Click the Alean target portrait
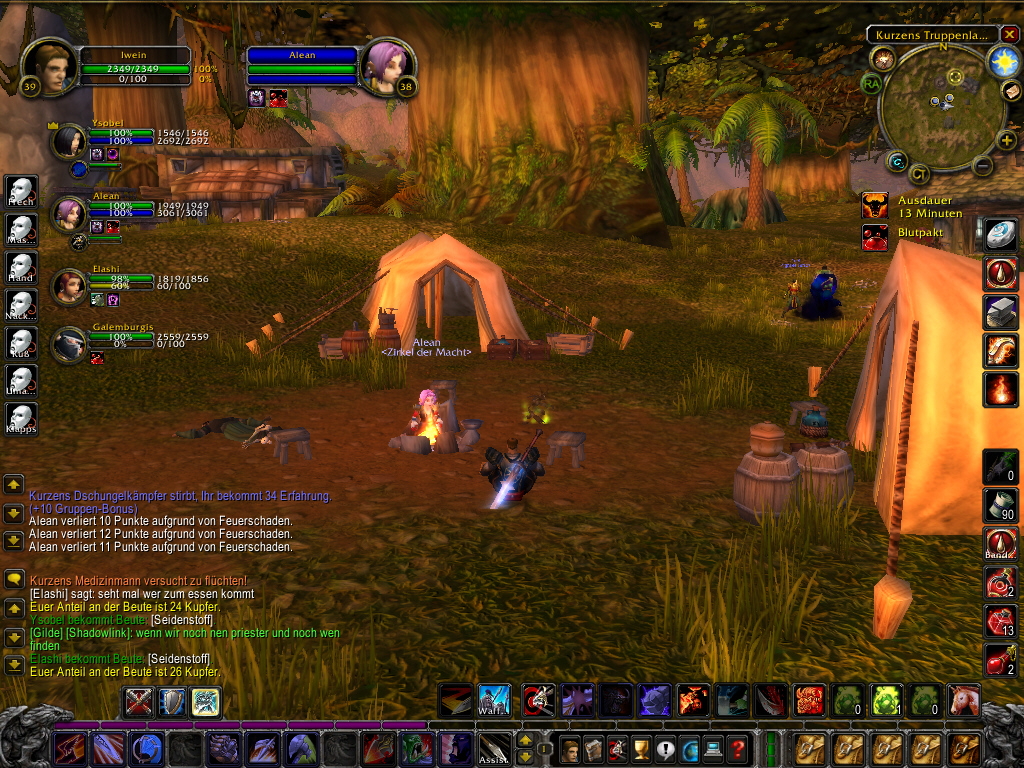Screen dimensions: 1024x768 tap(385, 67)
